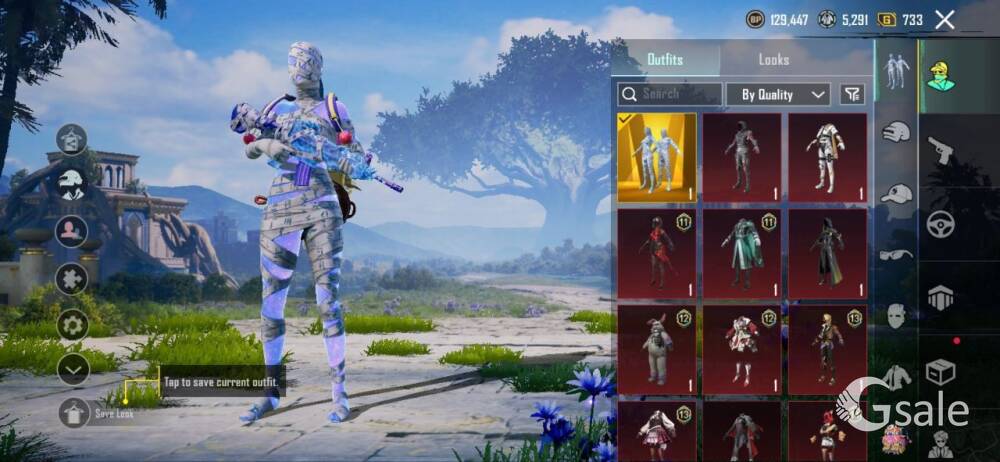1000x462 pixels.
Task: Open the face mask category
Action: (895, 316)
